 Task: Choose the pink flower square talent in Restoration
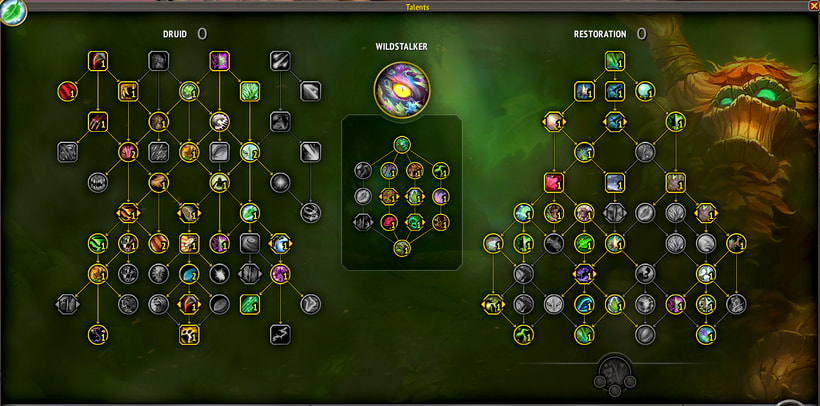click(x=554, y=183)
